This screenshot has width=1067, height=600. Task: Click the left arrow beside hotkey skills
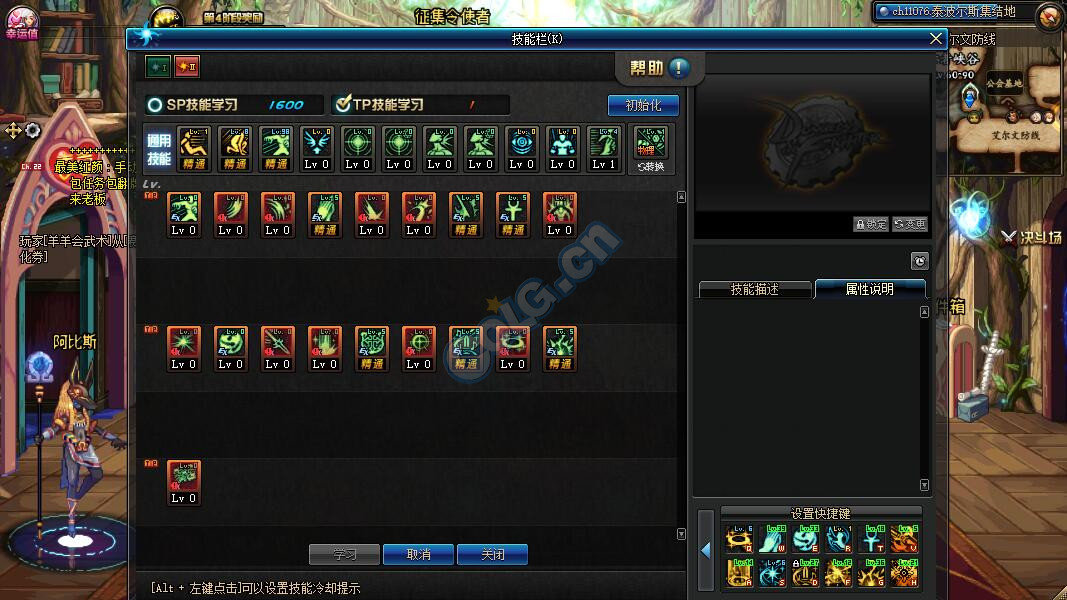point(705,550)
